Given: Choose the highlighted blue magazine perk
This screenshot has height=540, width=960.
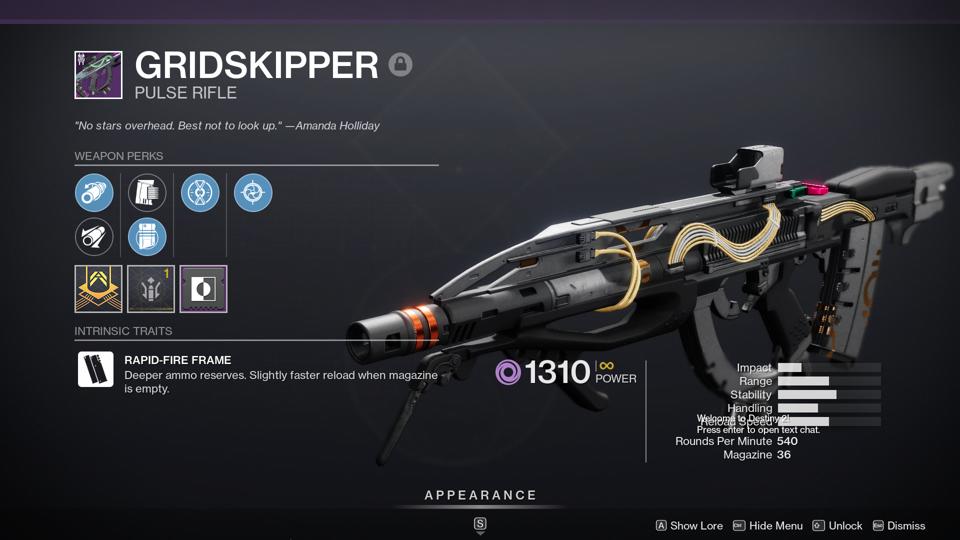Looking at the screenshot, I should [x=147, y=237].
